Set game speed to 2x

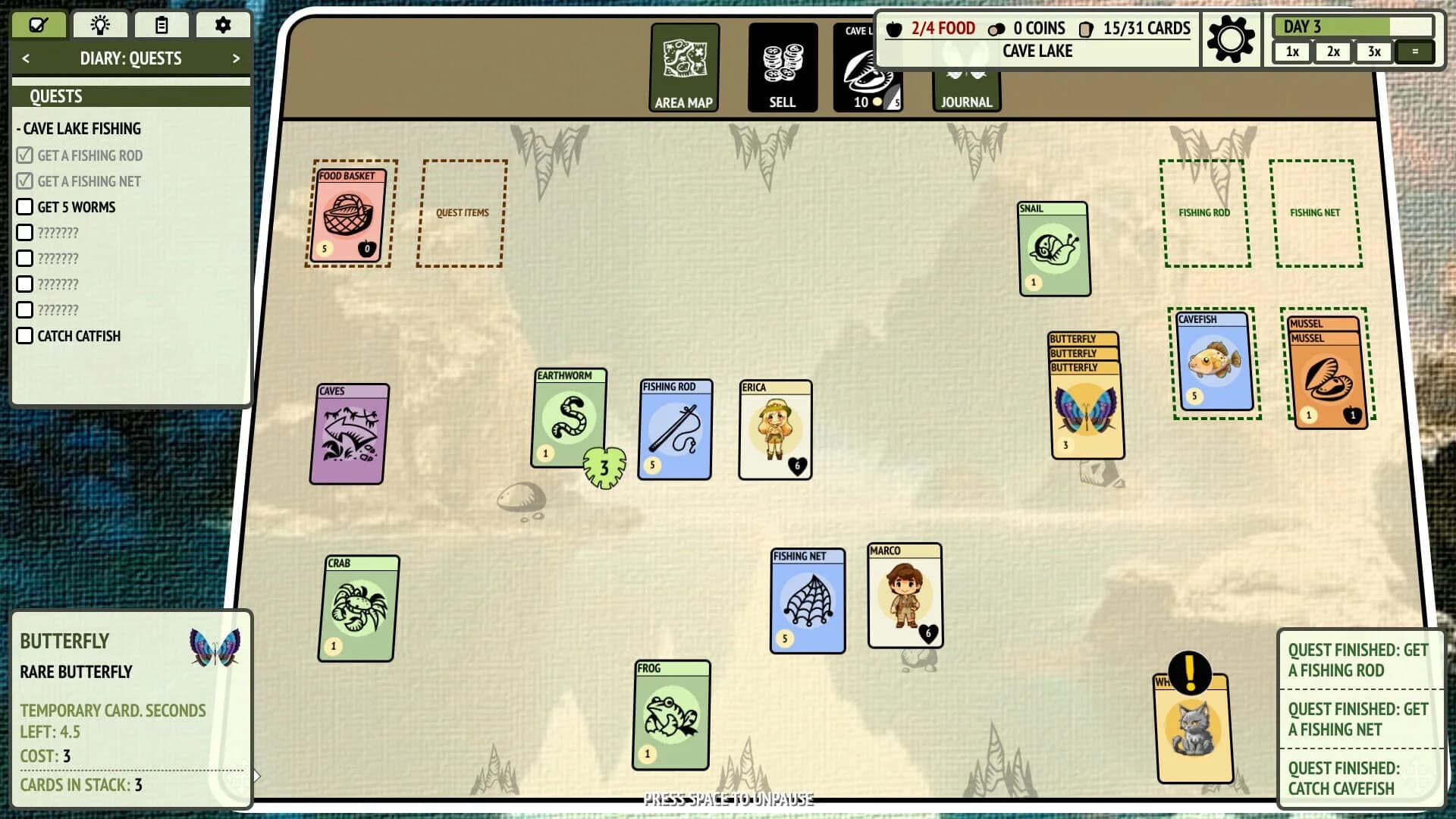[x=1332, y=52]
